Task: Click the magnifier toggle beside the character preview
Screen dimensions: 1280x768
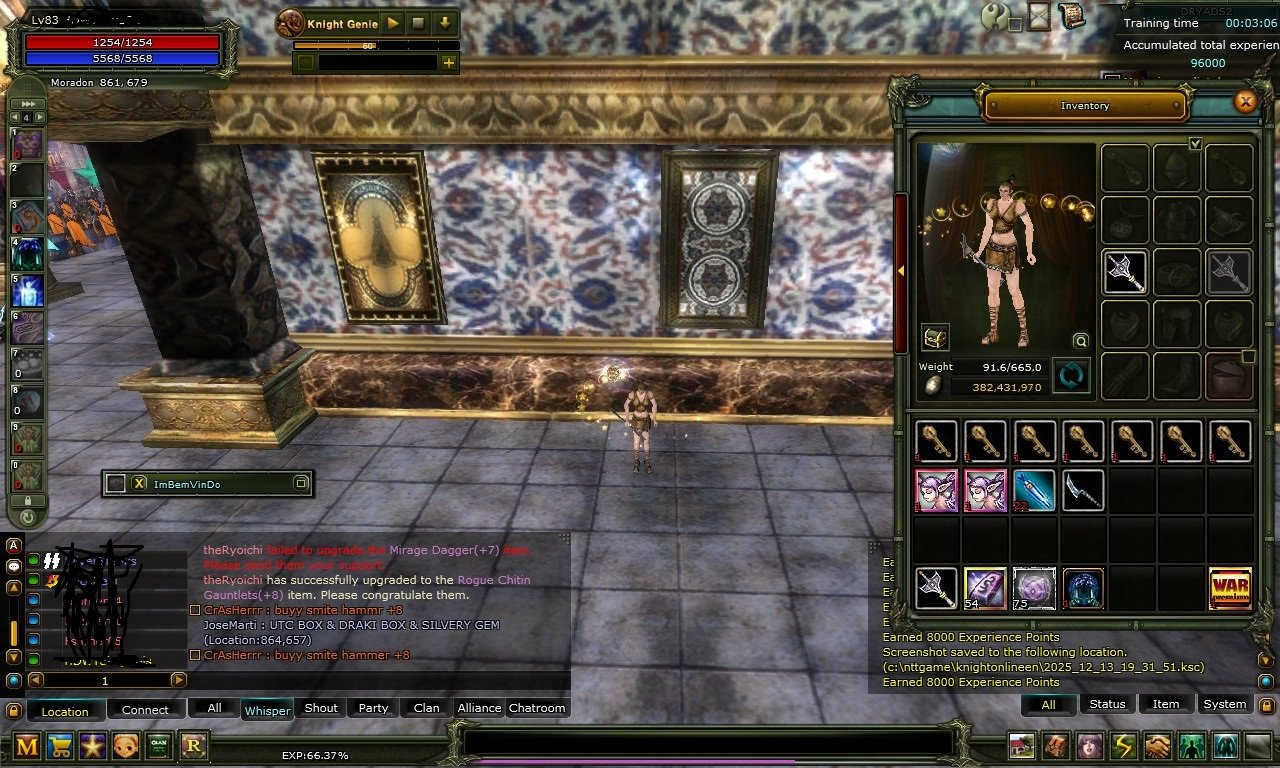Action: (1081, 341)
